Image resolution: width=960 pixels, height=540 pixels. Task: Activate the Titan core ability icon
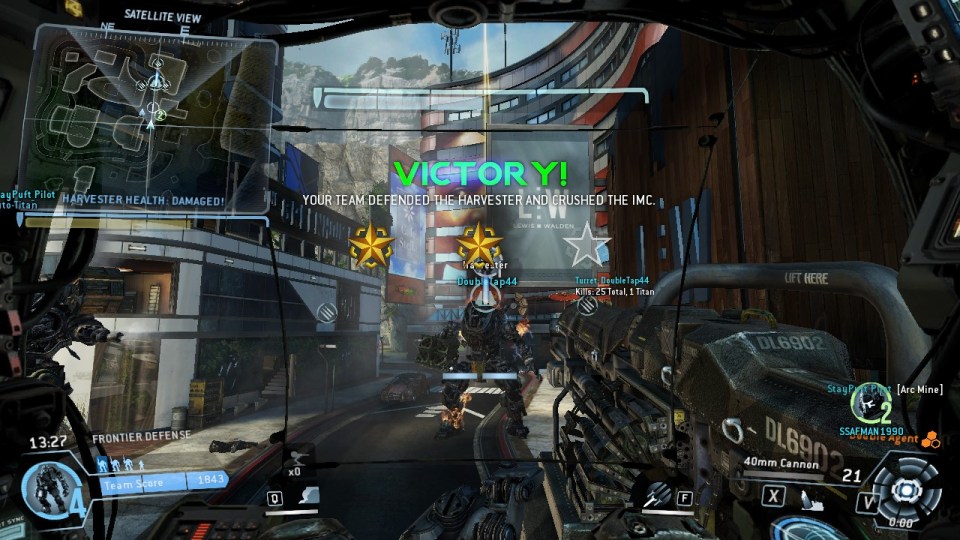(x=905, y=489)
